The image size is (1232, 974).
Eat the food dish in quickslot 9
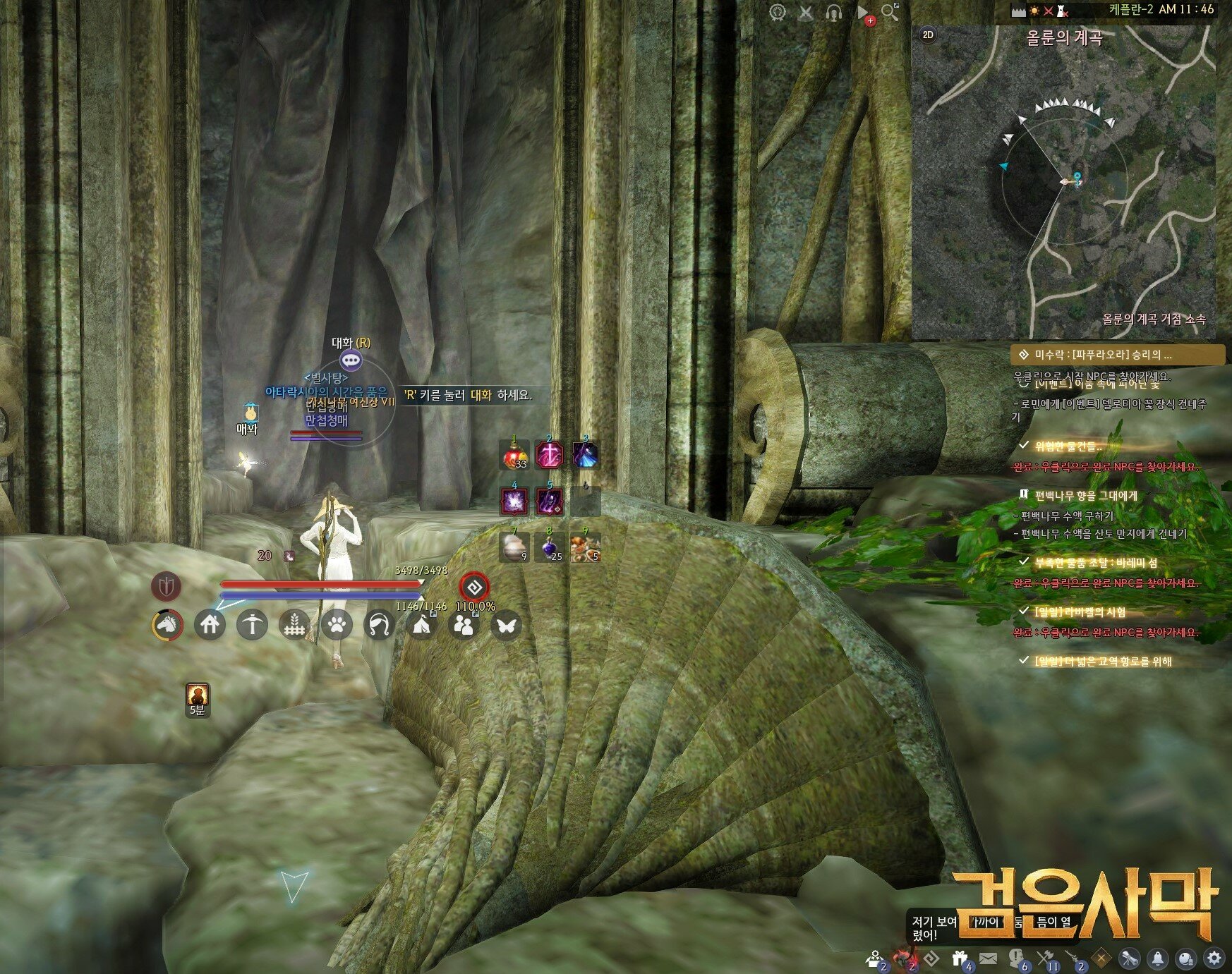585,547
